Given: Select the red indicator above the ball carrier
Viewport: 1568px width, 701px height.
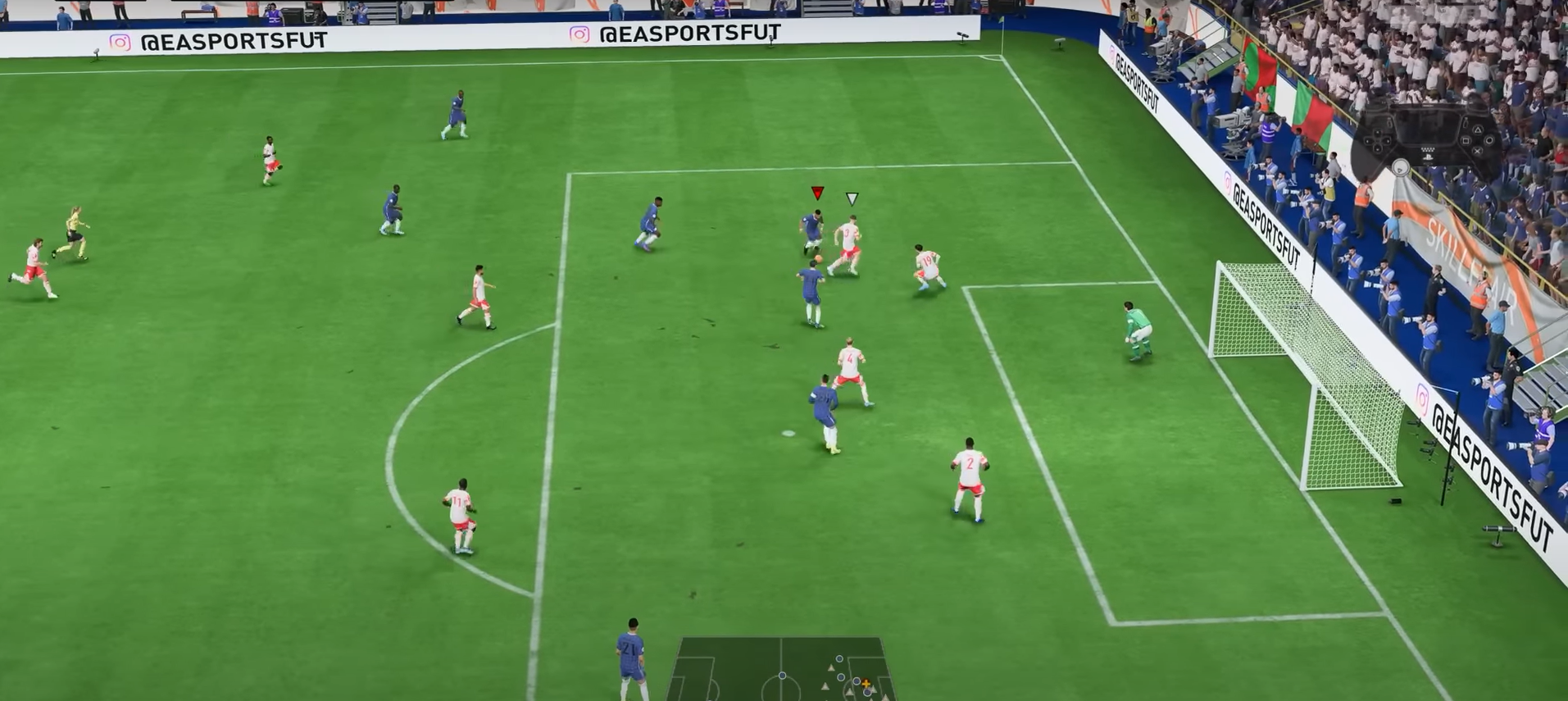Looking at the screenshot, I should [x=816, y=194].
